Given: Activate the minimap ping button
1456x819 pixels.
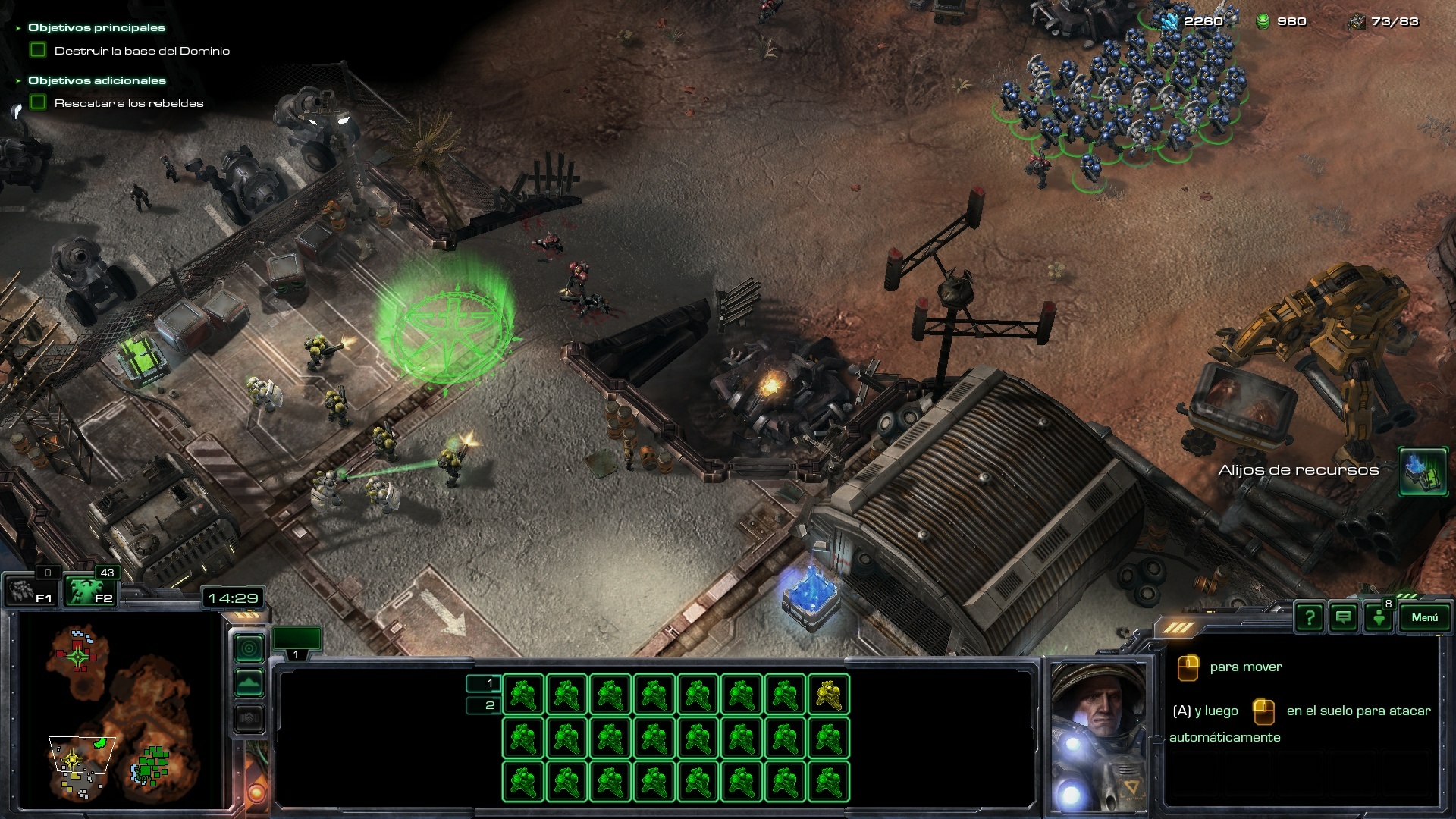Looking at the screenshot, I should coord(249,648).
